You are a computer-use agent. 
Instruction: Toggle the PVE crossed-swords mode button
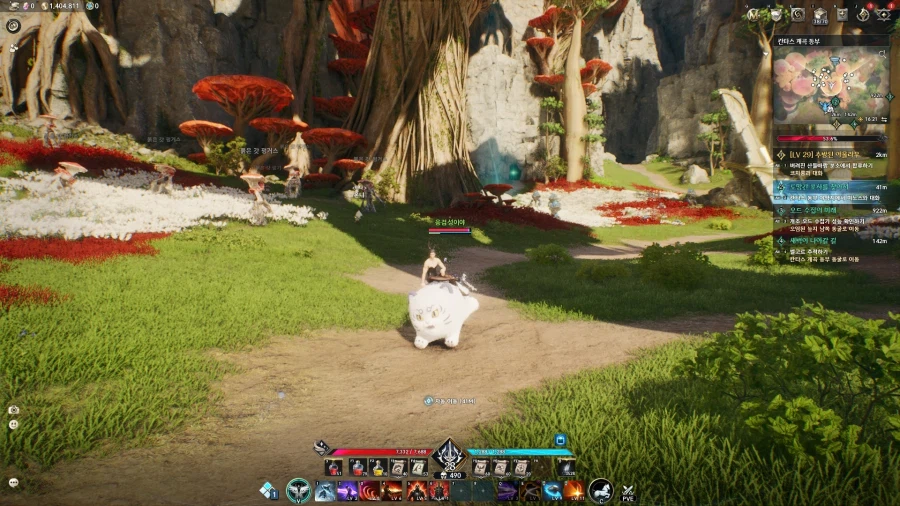pyautogui.click(x=628, y=491)
